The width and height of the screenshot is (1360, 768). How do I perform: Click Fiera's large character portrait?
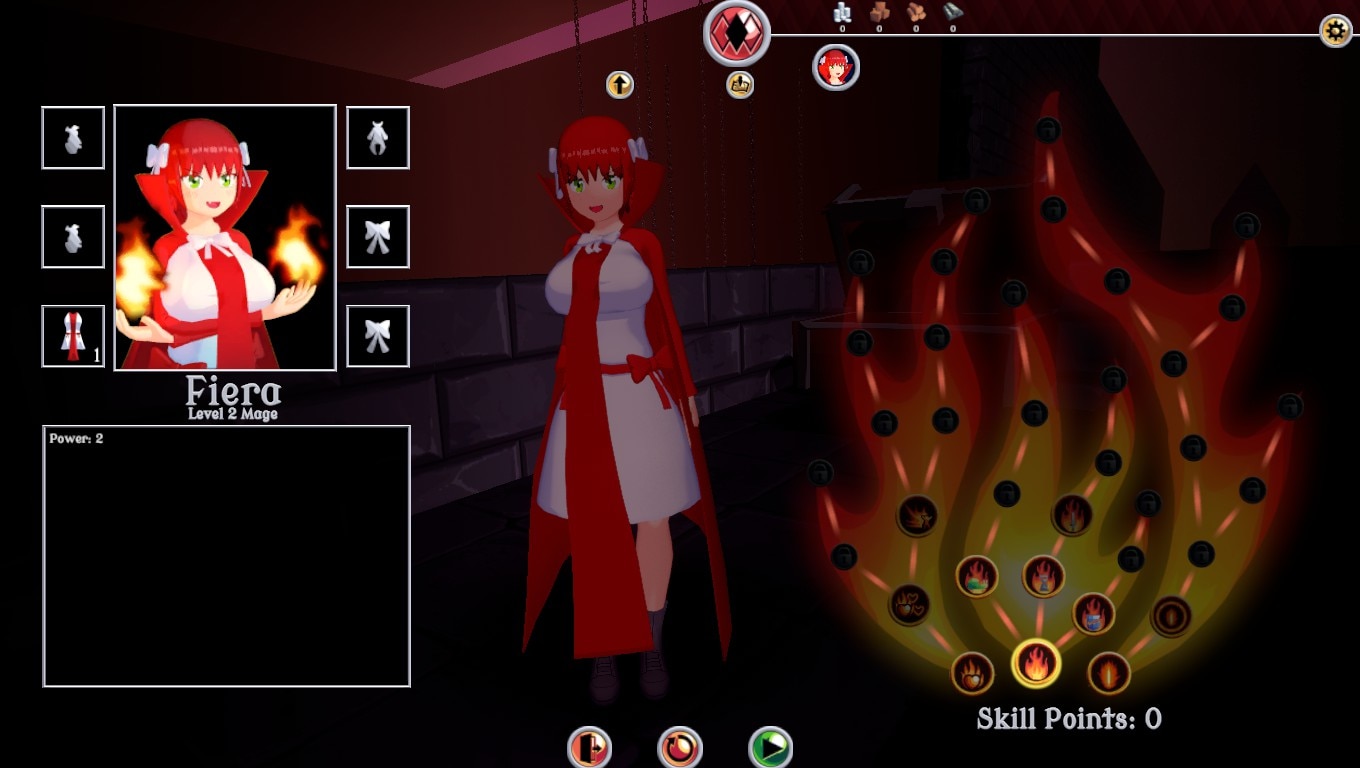[x=225, y=238]
